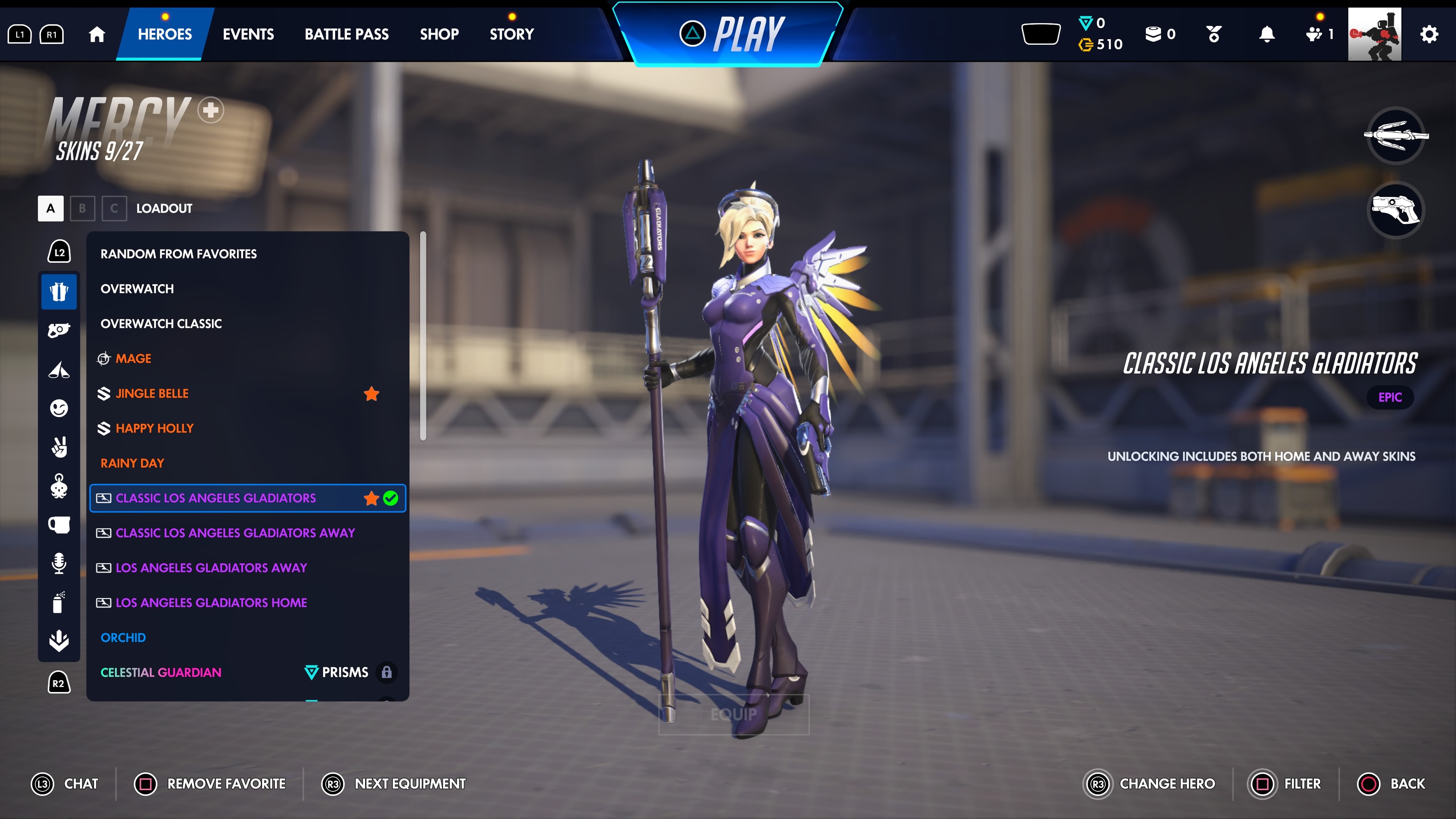Switch to the Events tab
Viewport: 1456px width, 819px height.
248,34
